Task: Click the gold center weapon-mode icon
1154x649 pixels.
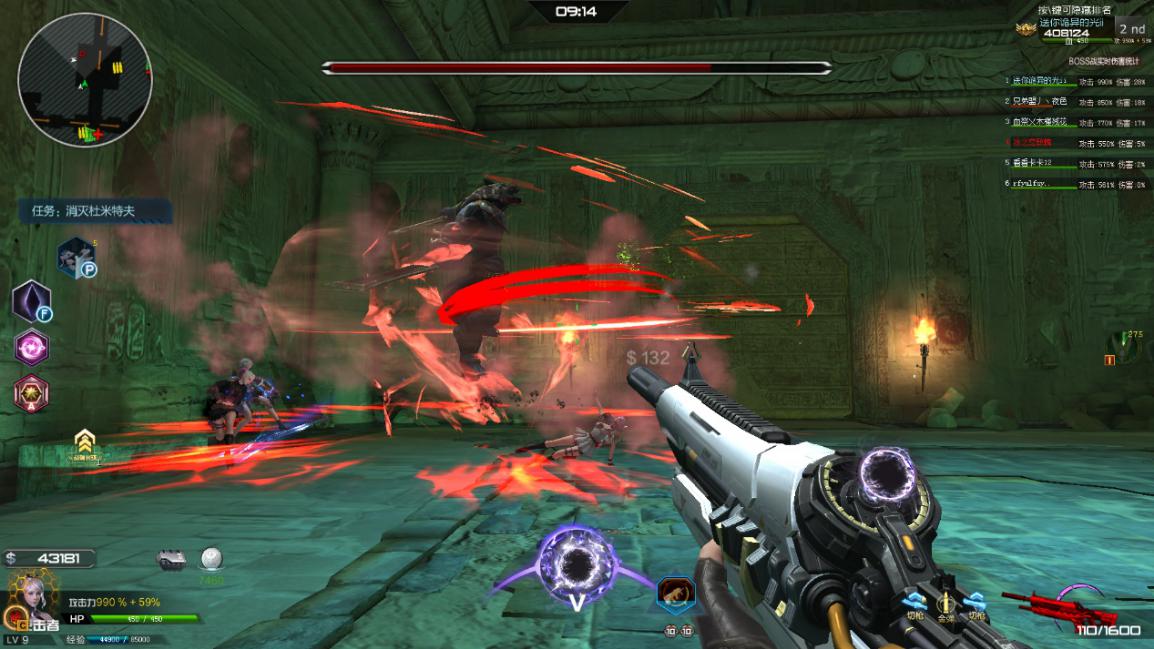Action: coord(945,602)
